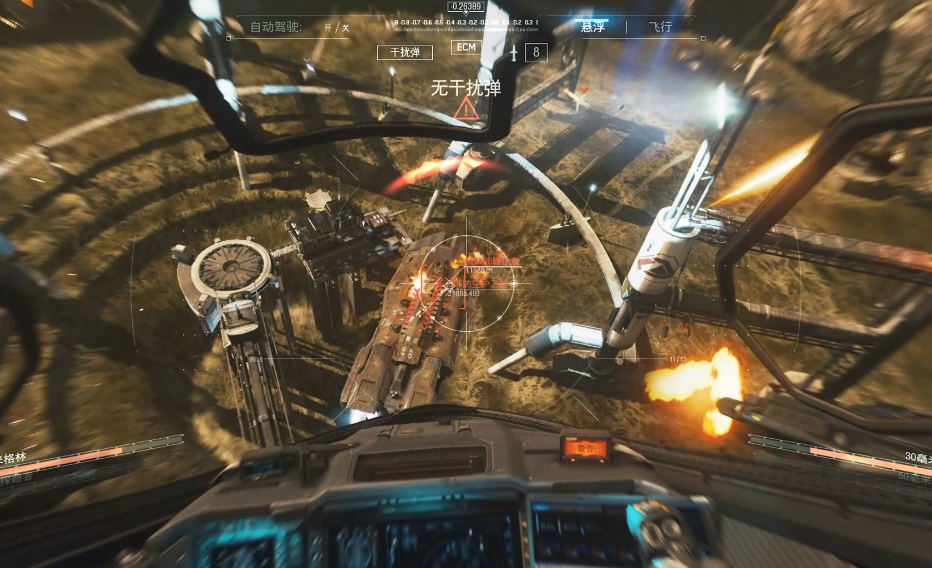Switch to the 飞行 flight mode
The width and height of the screenshot is (932, 568).
pyautogui.click(x=660, y=27)
